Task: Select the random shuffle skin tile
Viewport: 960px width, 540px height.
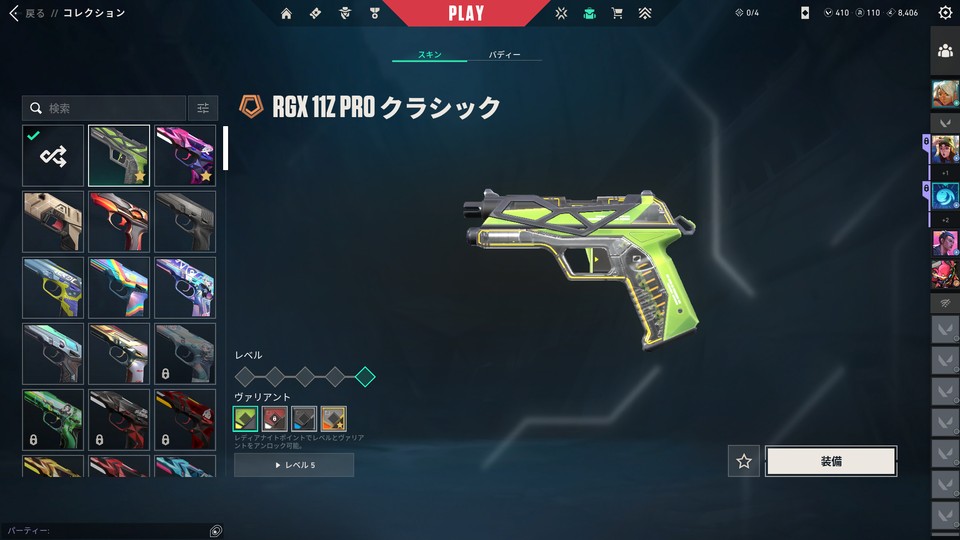Action: coord(53,155)
